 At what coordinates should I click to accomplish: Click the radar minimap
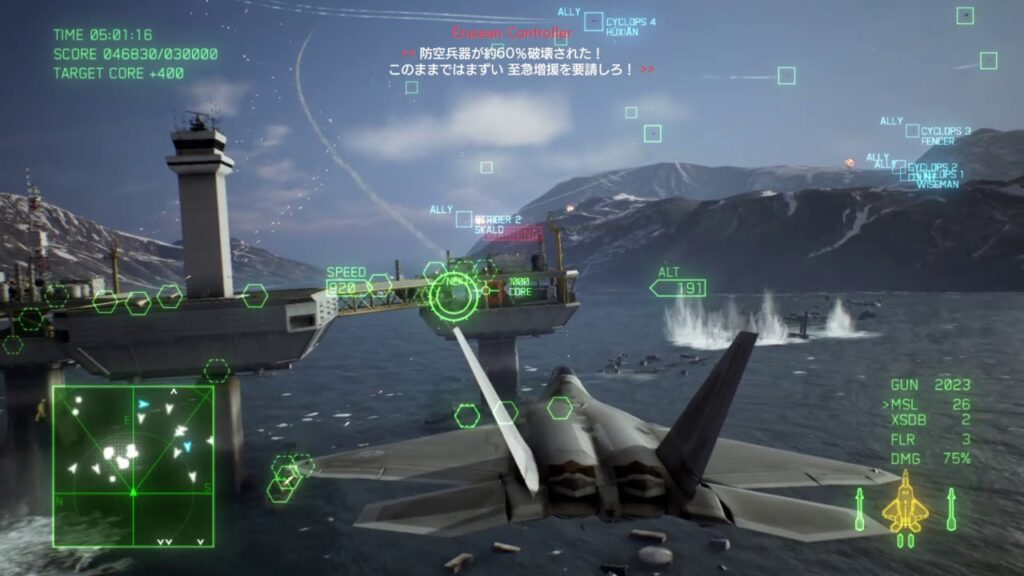(x=133, y=466)
